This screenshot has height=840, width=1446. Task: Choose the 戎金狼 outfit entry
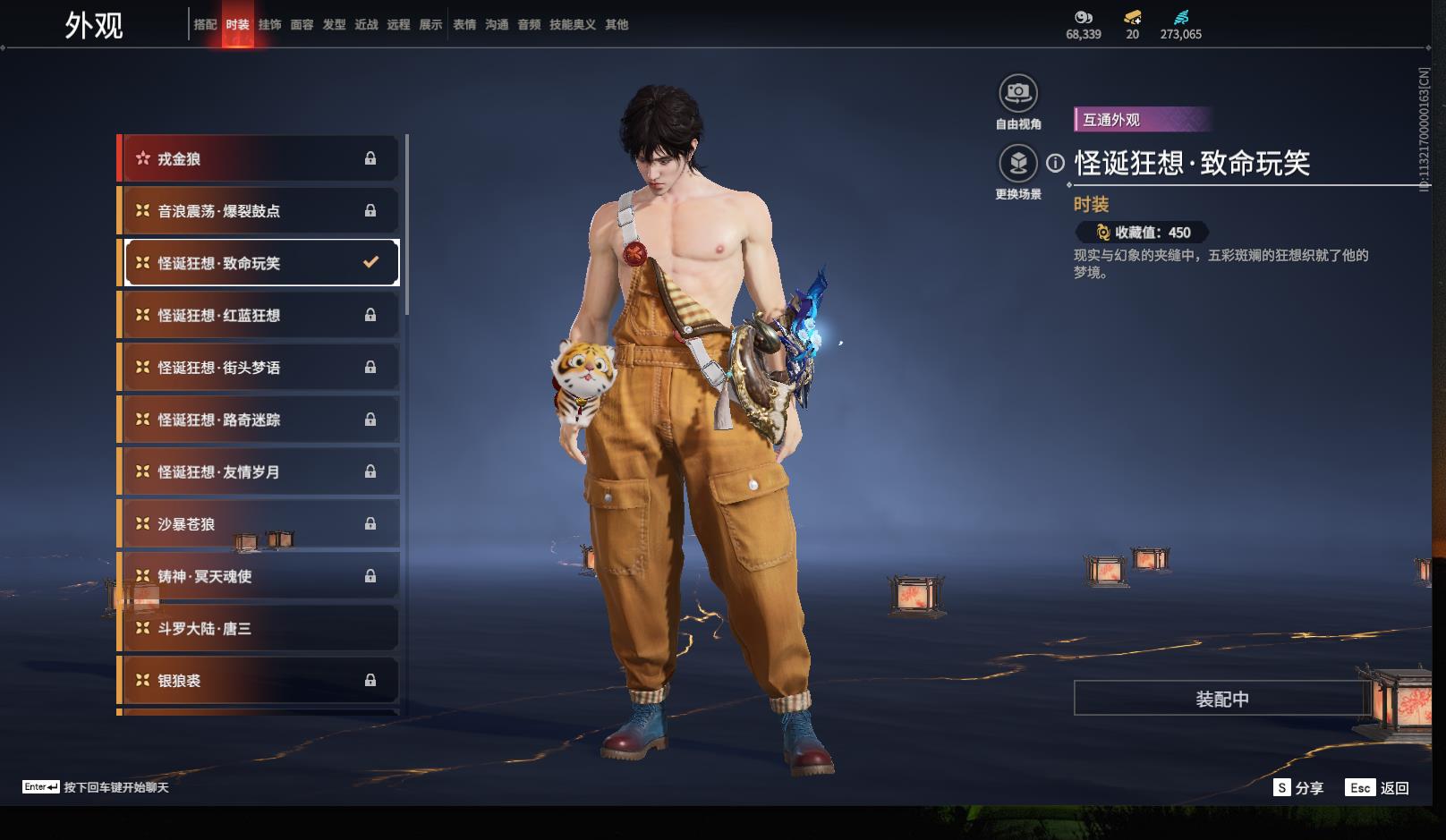tap(258, 159)
